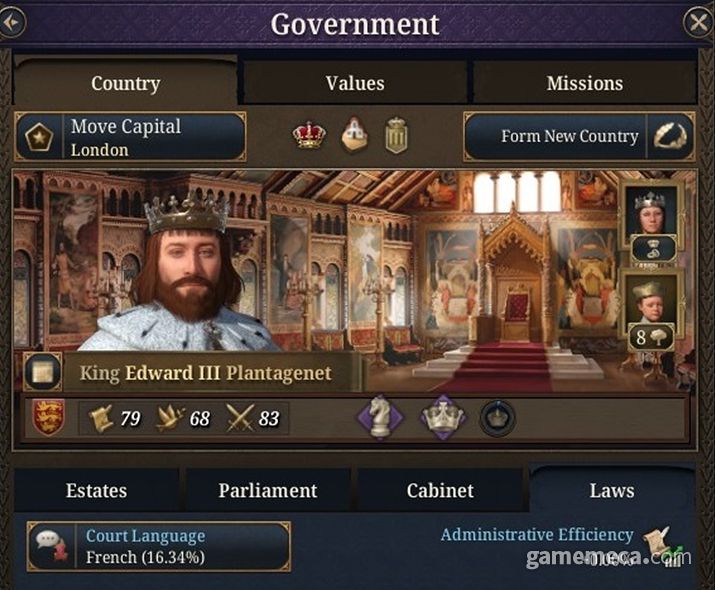Image resolution: width=715 pixels, height=590 pixels.
Task: Switch to the Parliament tab
Action: 267,490
